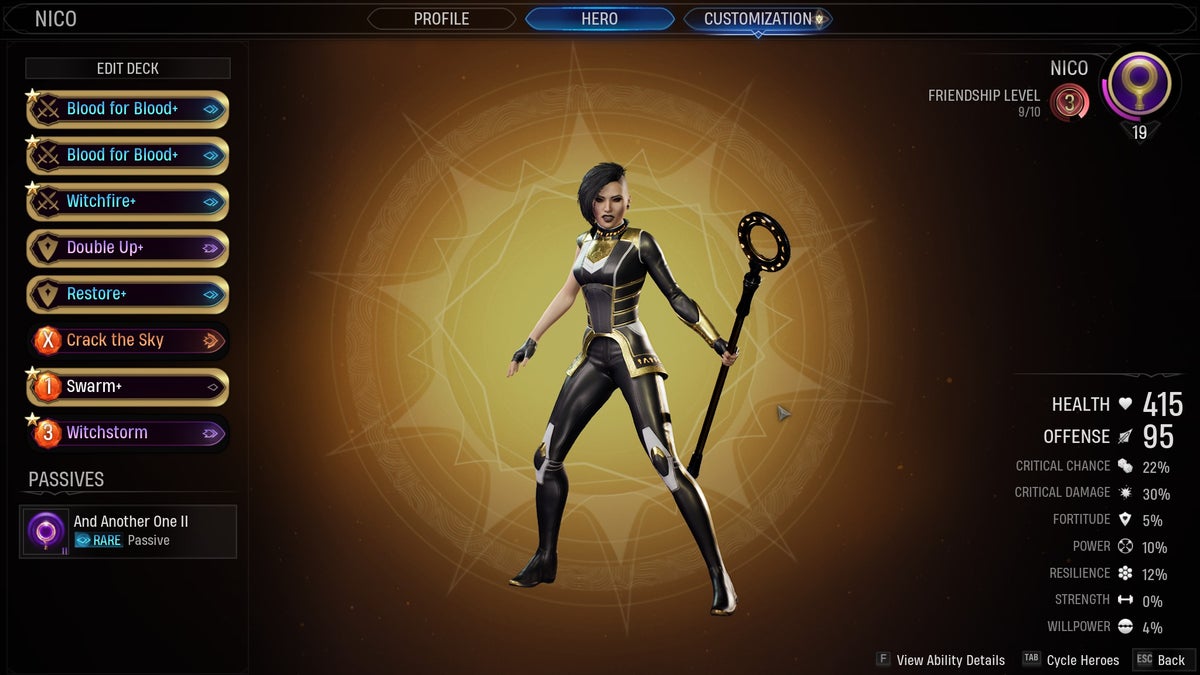Click the Edit Deck button
This screenshot has height=675, width=1200.
128,68
